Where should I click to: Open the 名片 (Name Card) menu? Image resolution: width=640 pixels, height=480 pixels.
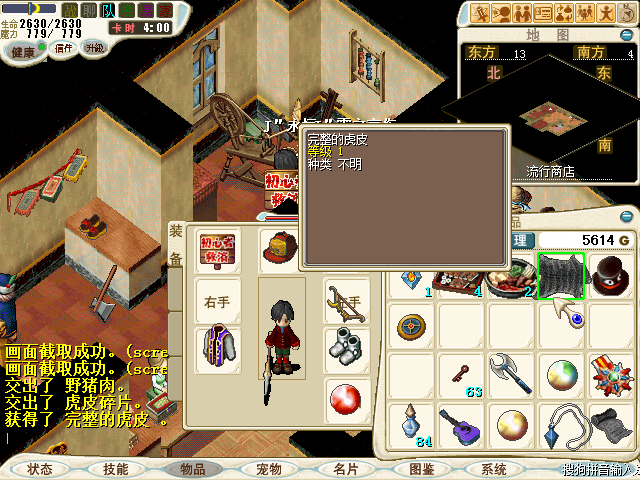pyautogui.click(x=346, y=468)
